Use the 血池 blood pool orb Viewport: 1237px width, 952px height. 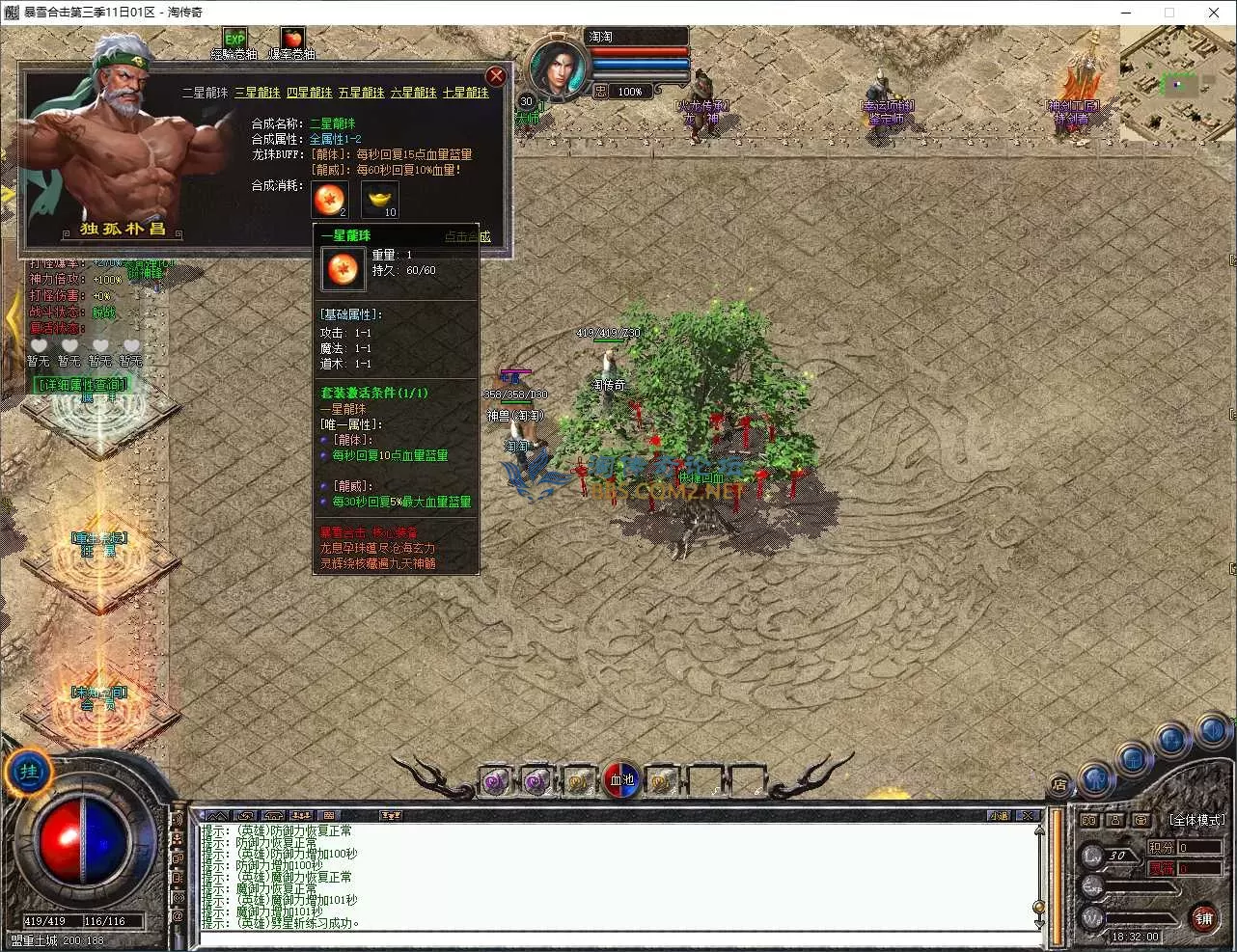[x=621, y=780]
